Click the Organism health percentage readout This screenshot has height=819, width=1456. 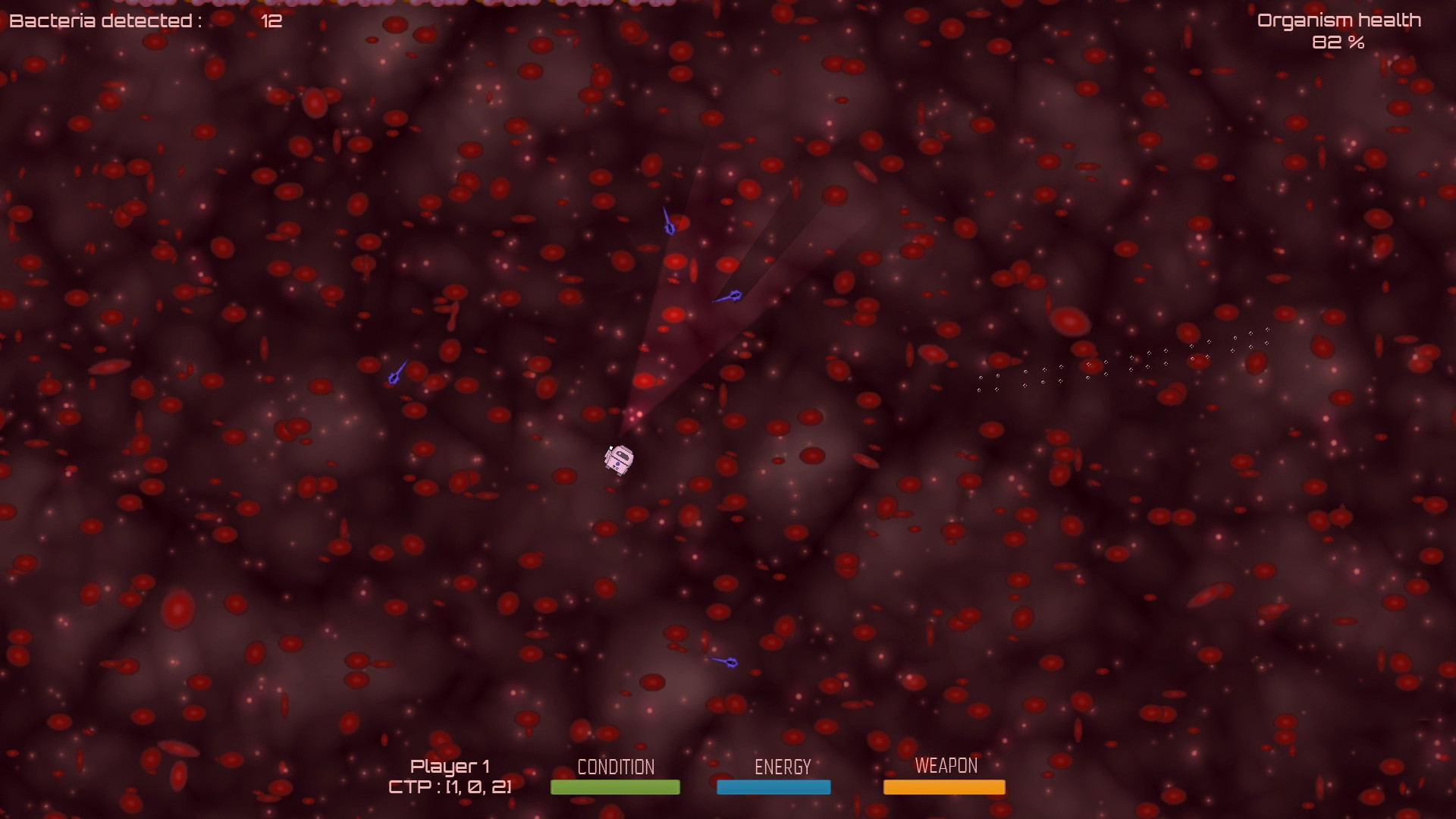[1338, 44]
